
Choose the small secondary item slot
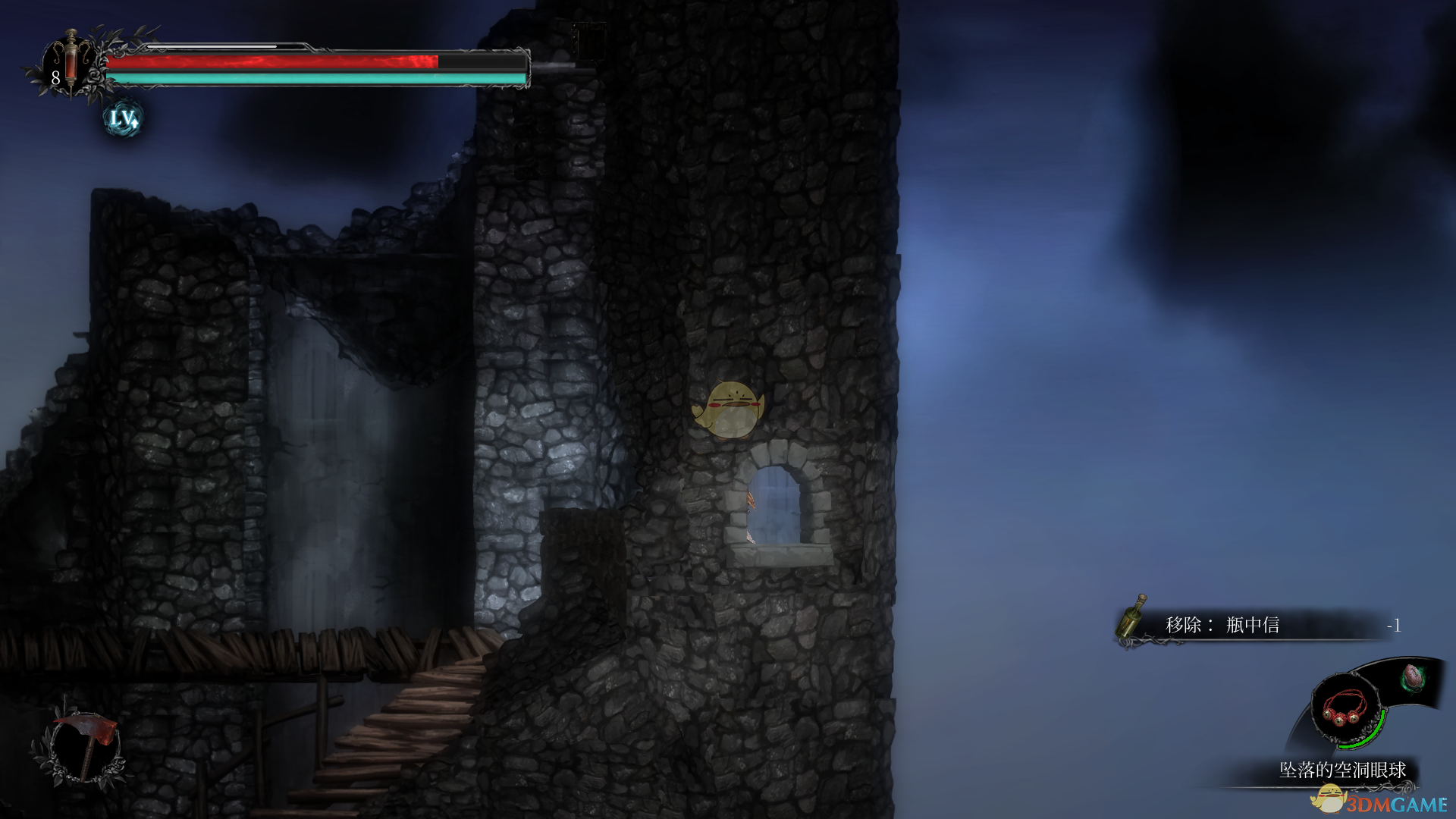point(1412,677)
